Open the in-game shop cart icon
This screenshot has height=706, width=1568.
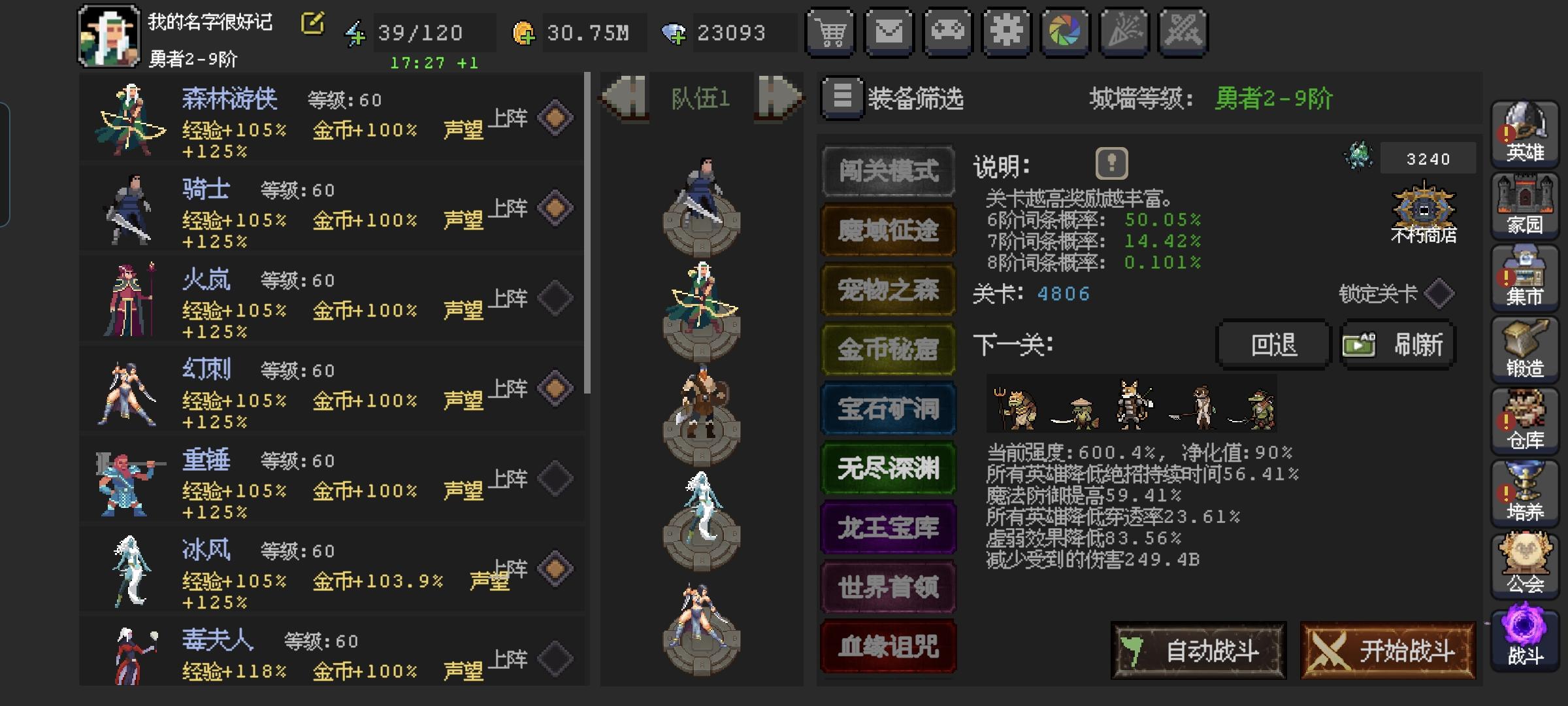(830, 33)
